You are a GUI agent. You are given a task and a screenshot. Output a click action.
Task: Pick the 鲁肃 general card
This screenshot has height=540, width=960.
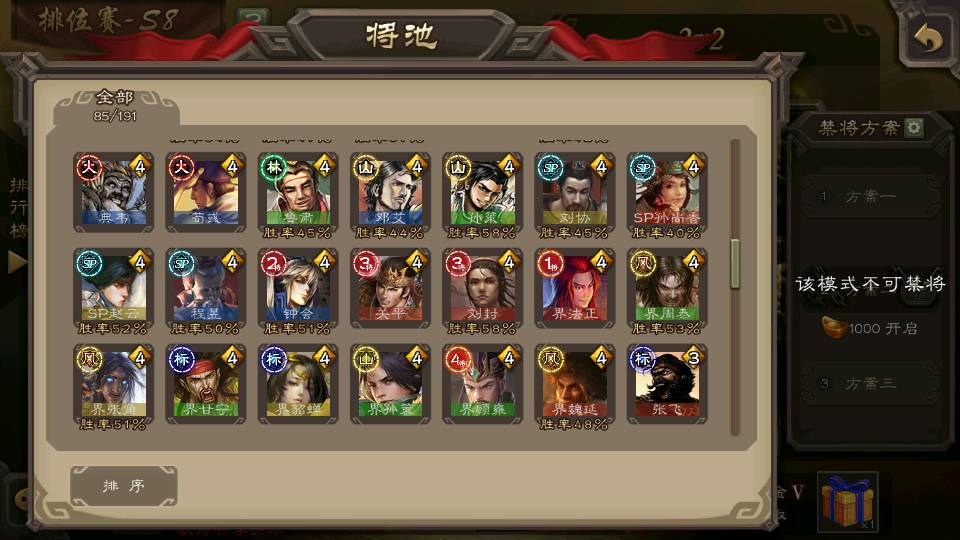pos(296,191)
